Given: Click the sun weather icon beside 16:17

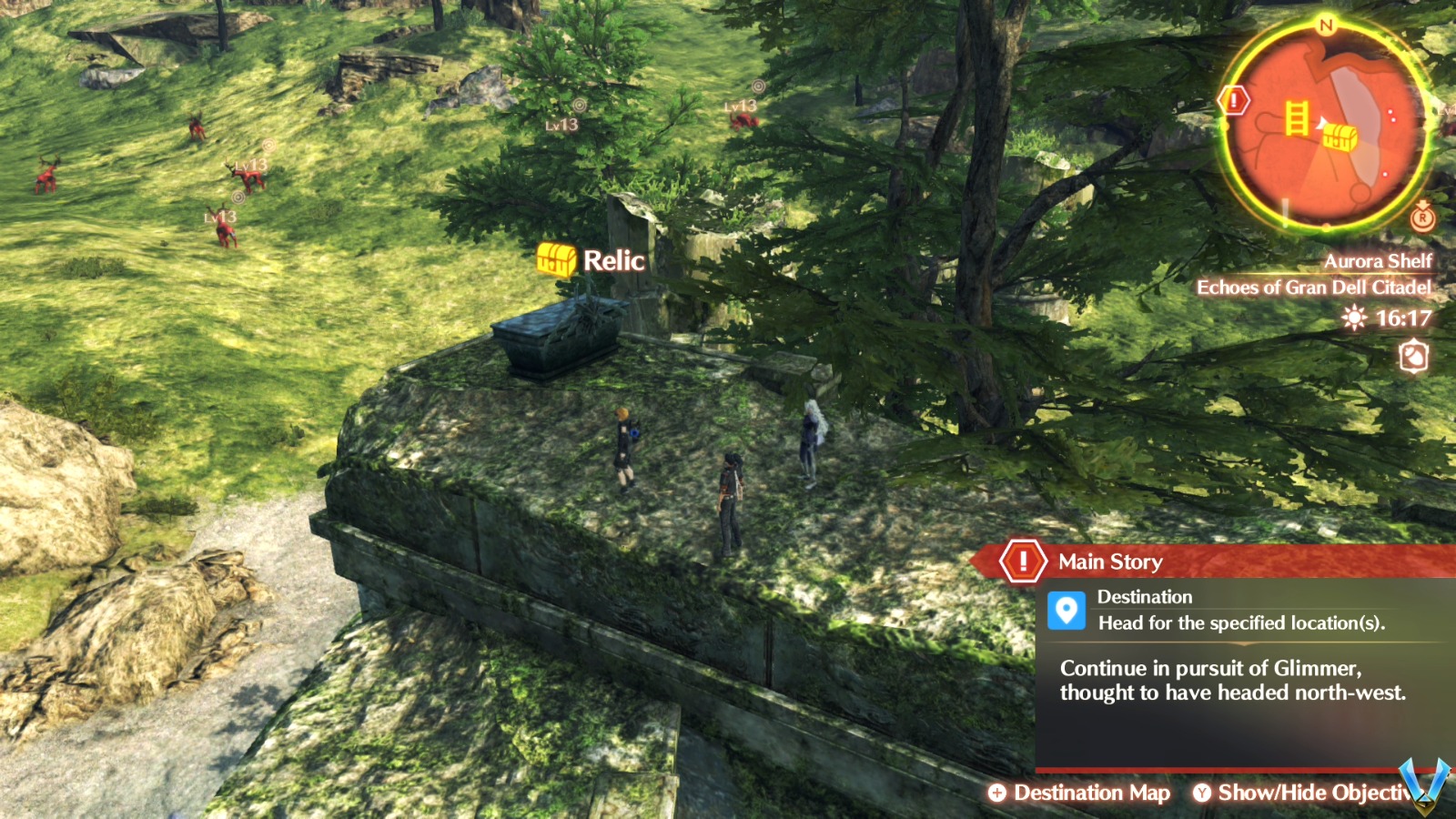Looking at the screenshot, I should click(x=1353, y=318).
